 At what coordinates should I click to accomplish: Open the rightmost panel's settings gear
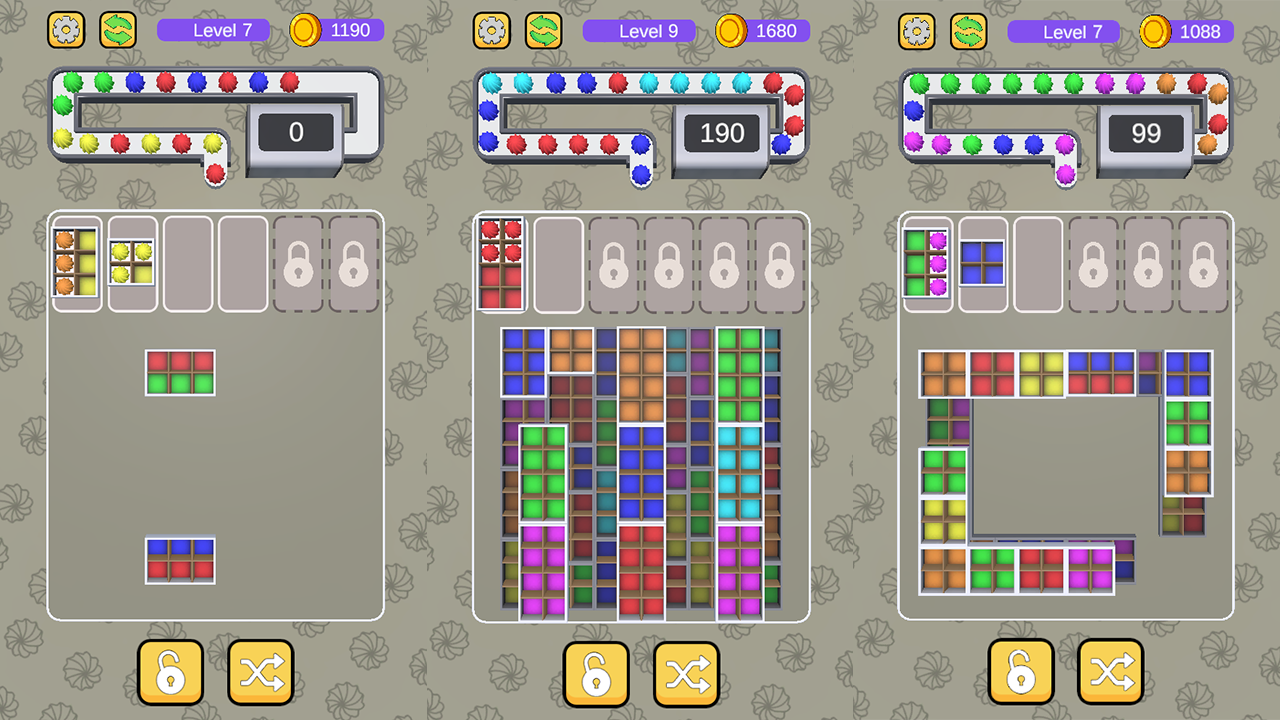tap(917, 32)
